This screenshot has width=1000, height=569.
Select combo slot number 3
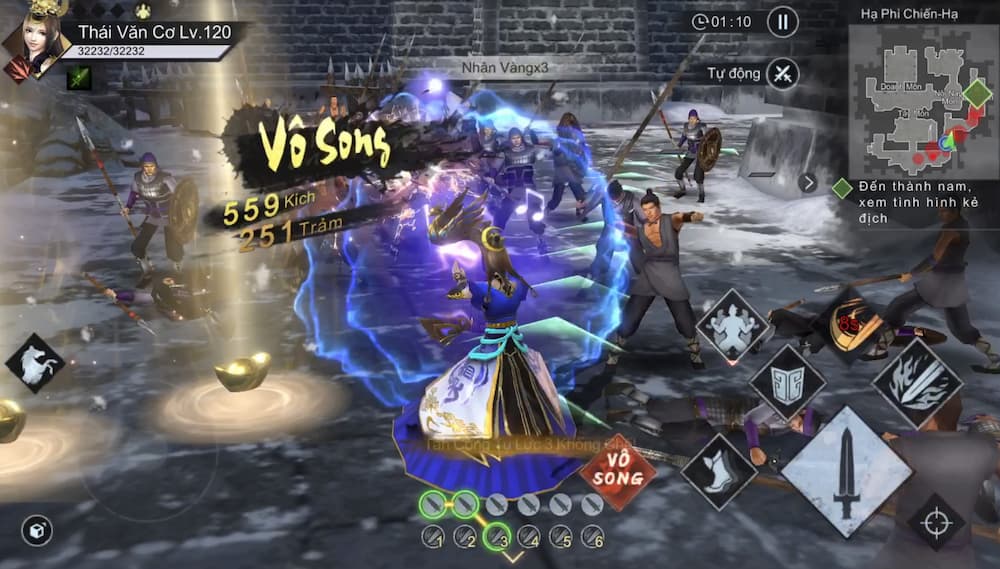pyautogui.click(x=497, y=537)
